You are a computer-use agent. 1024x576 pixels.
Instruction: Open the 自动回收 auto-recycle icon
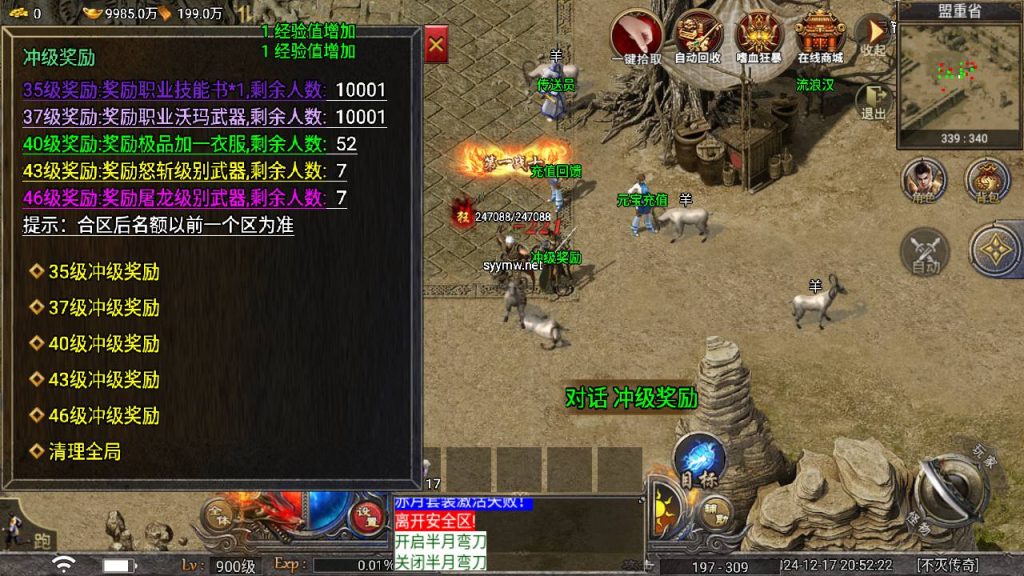point(697,36)
